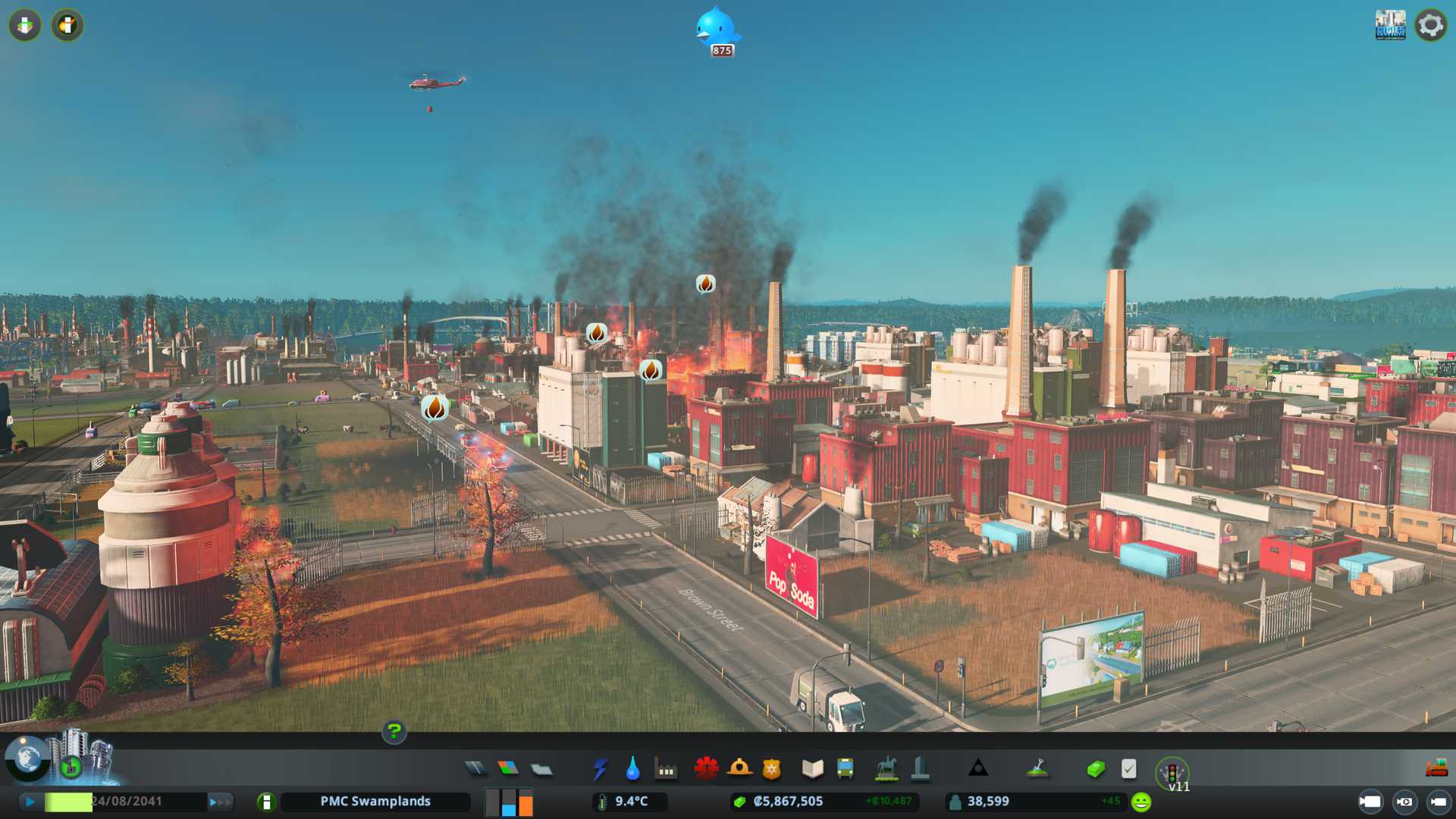
Task: Toggle the simulation play/pause button
Action: tap(30, 802)
